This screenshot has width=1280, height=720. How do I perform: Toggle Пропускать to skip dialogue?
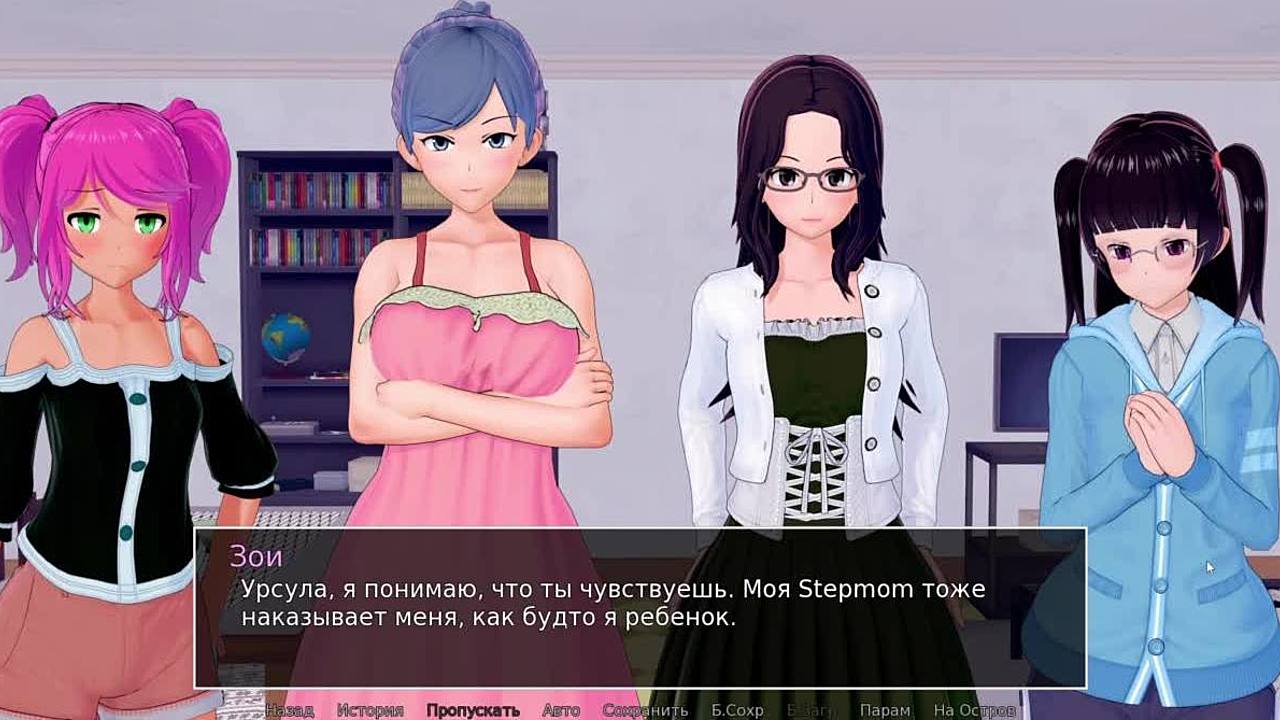[x=473, y=710]
